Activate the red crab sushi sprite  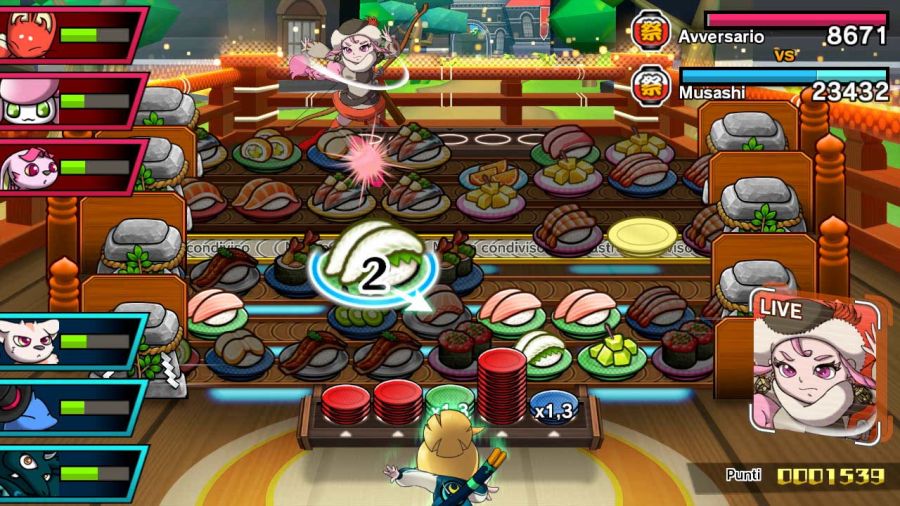point(28,34)
